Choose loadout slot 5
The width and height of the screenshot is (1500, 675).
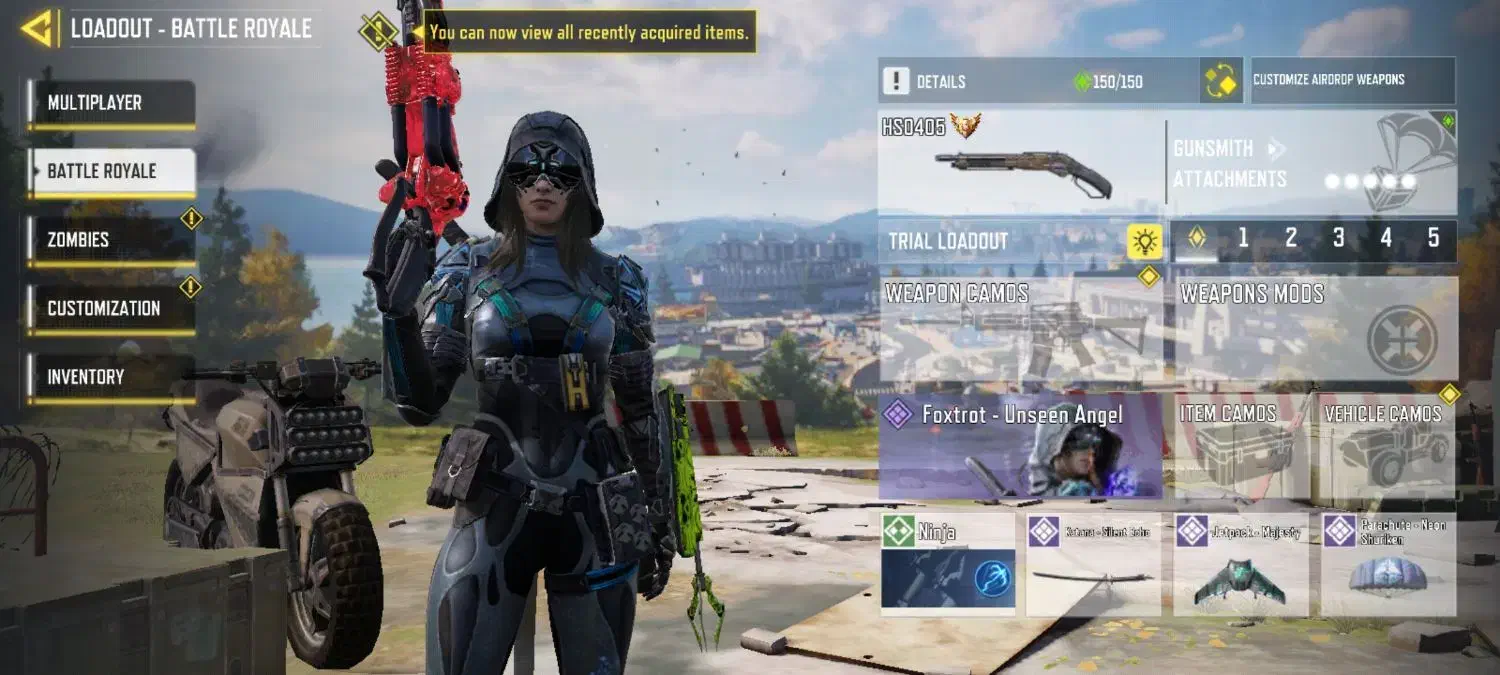pyautogui.click(x=1433, y=239)
